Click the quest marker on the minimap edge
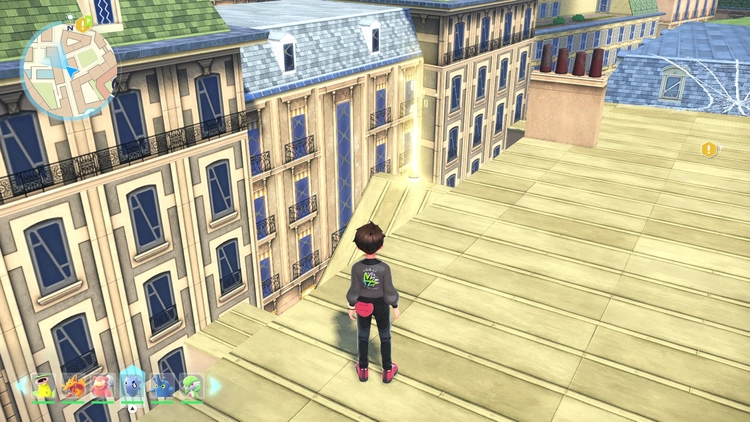 (83, 21)
